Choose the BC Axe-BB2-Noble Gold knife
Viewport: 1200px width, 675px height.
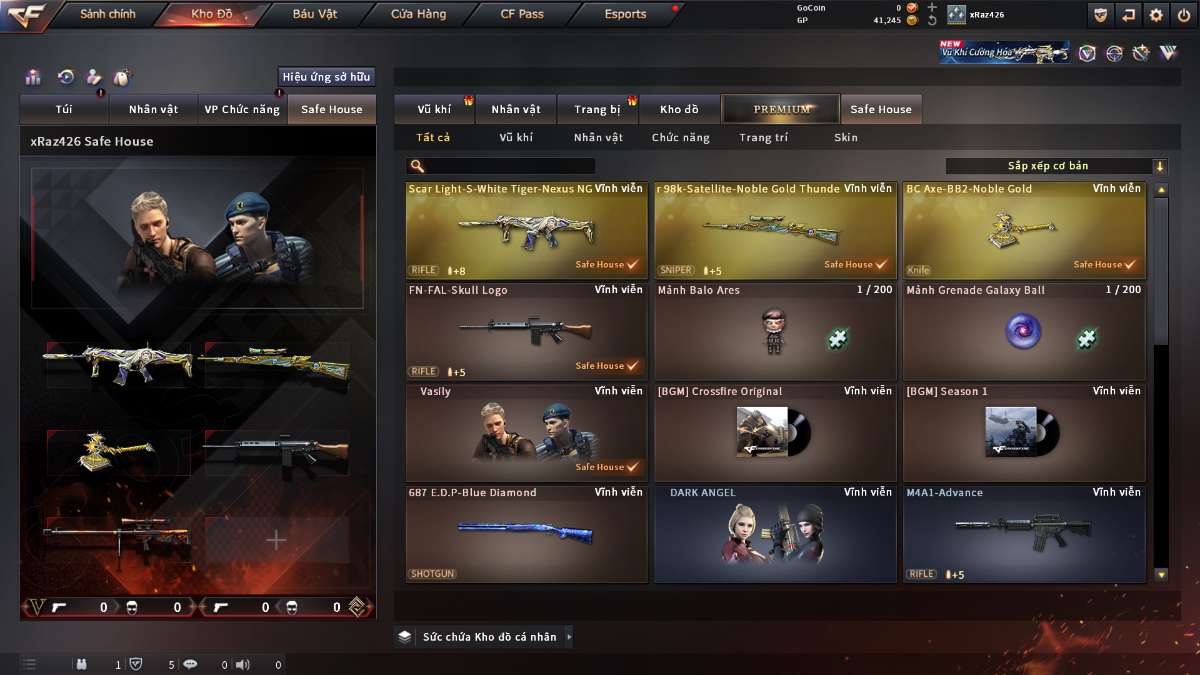(x=1024, y=230)
